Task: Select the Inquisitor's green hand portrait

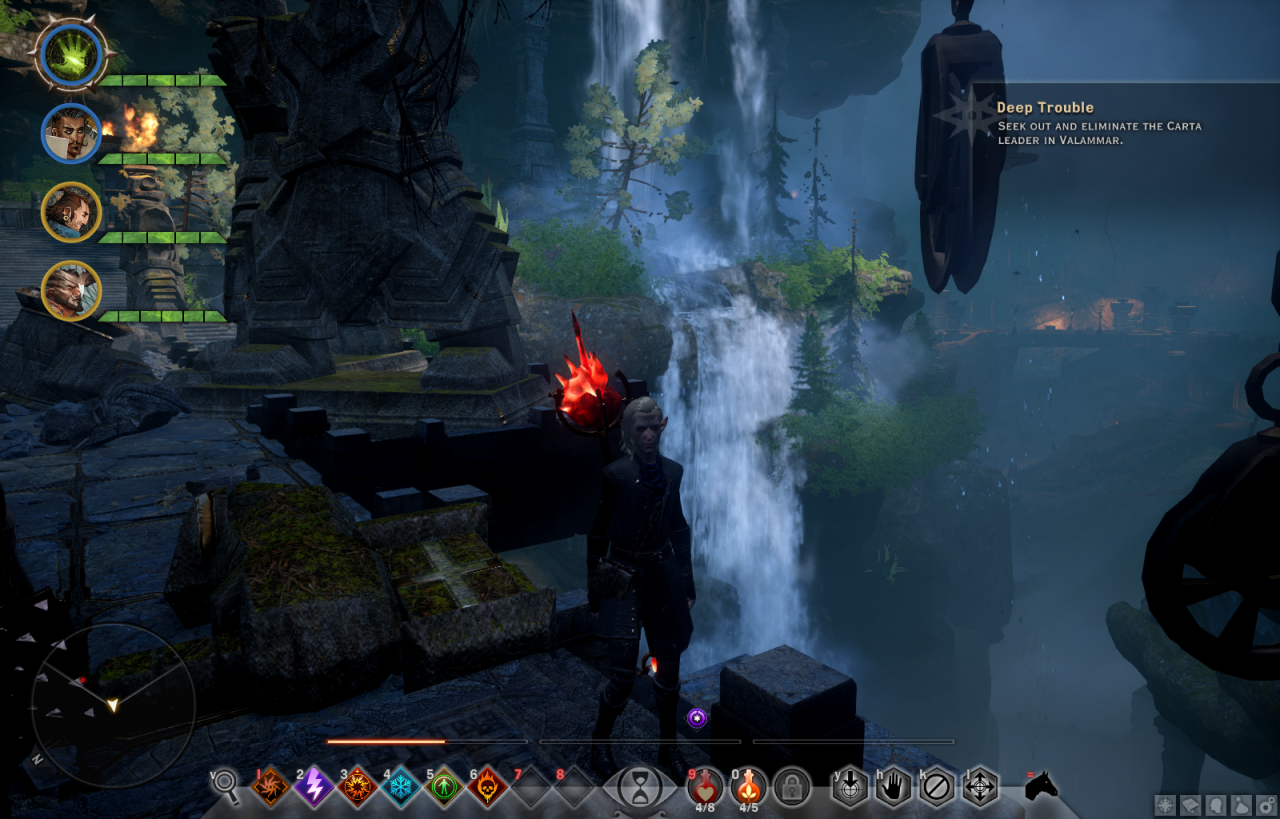Action: [71, 53]
